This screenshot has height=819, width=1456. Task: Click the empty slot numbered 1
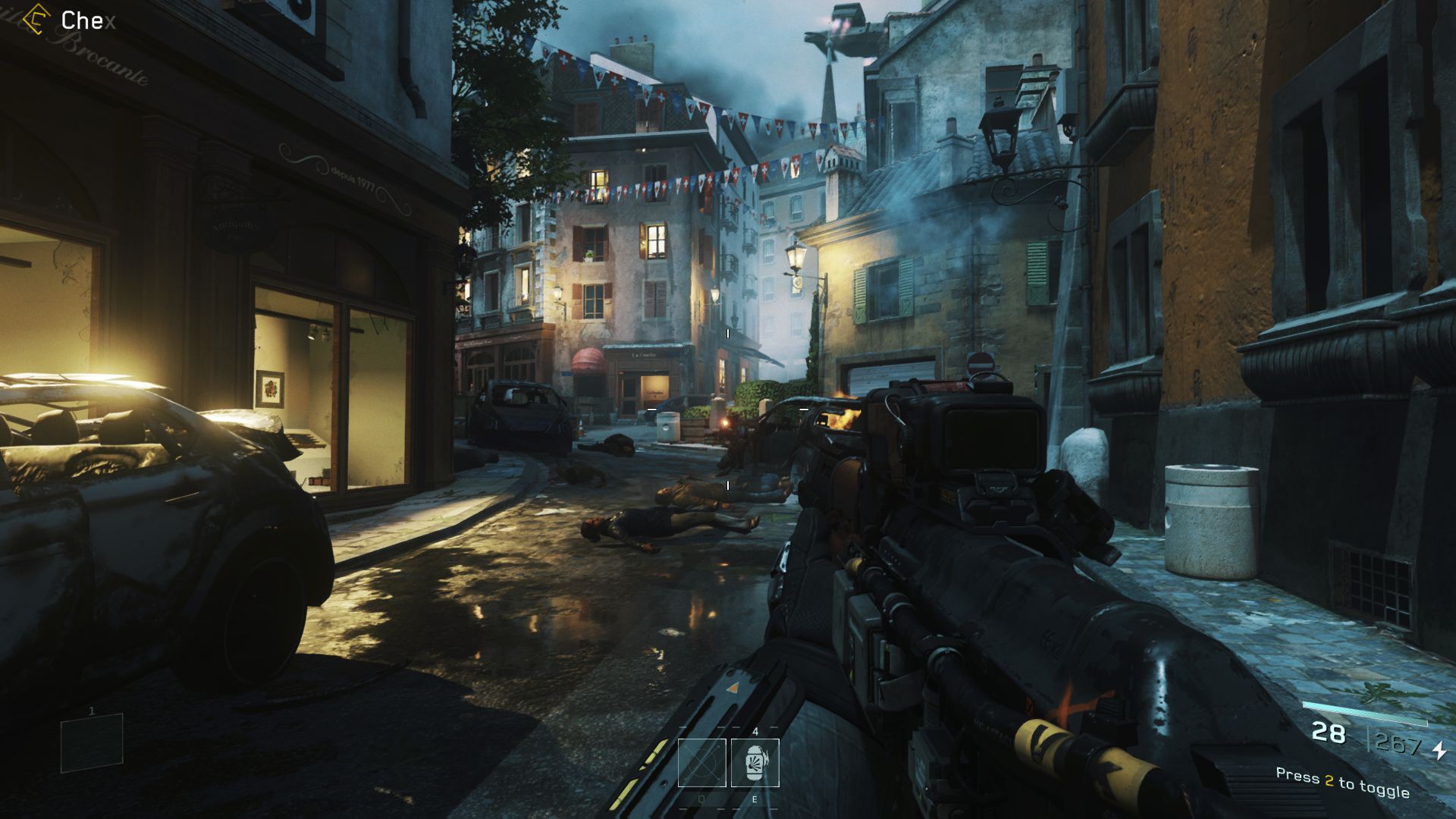tap(92, 742)
